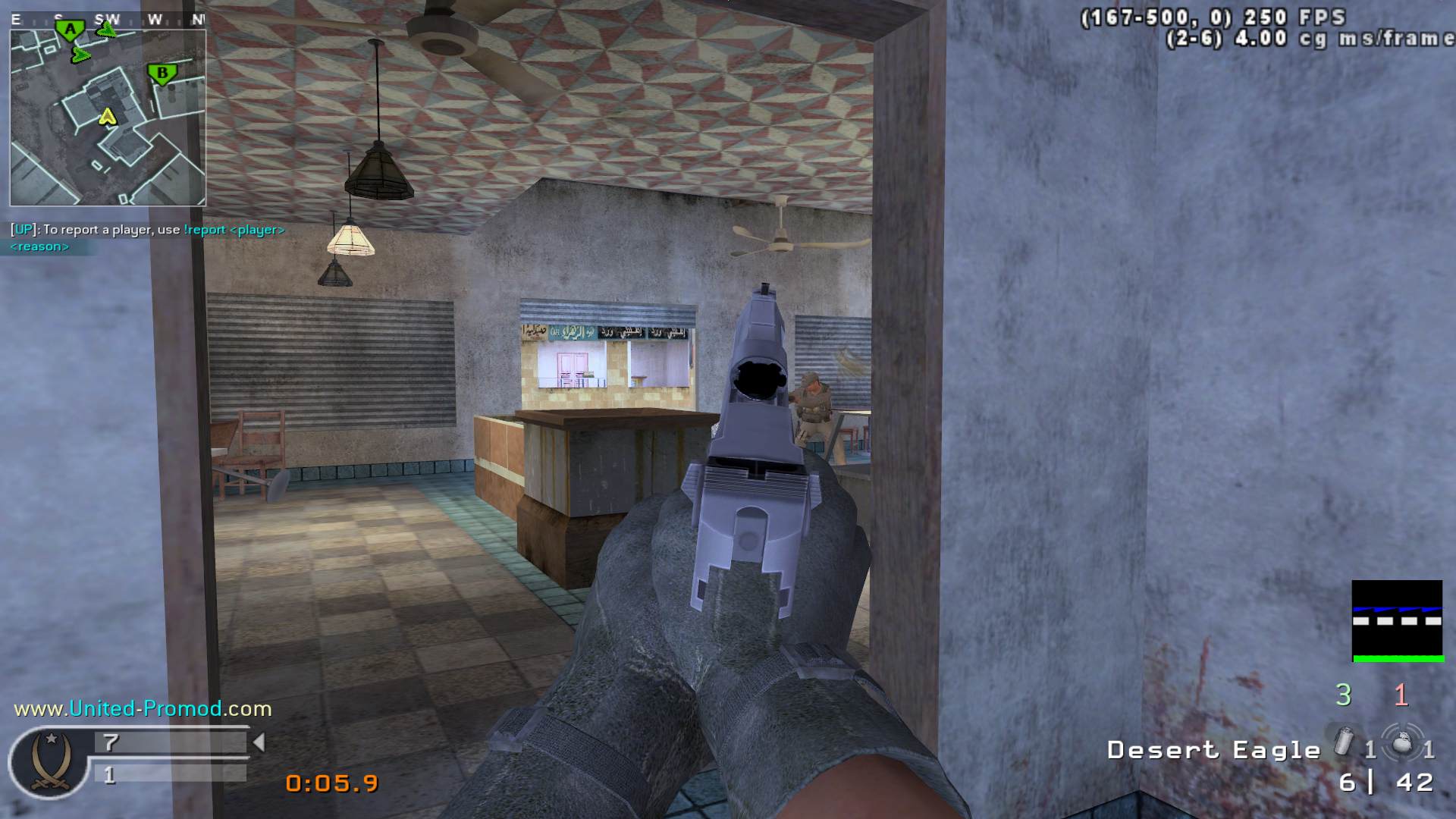The image size is (1456, 819).
Task: Click the minimap in the corner
Action: click(x=108, y=118)
